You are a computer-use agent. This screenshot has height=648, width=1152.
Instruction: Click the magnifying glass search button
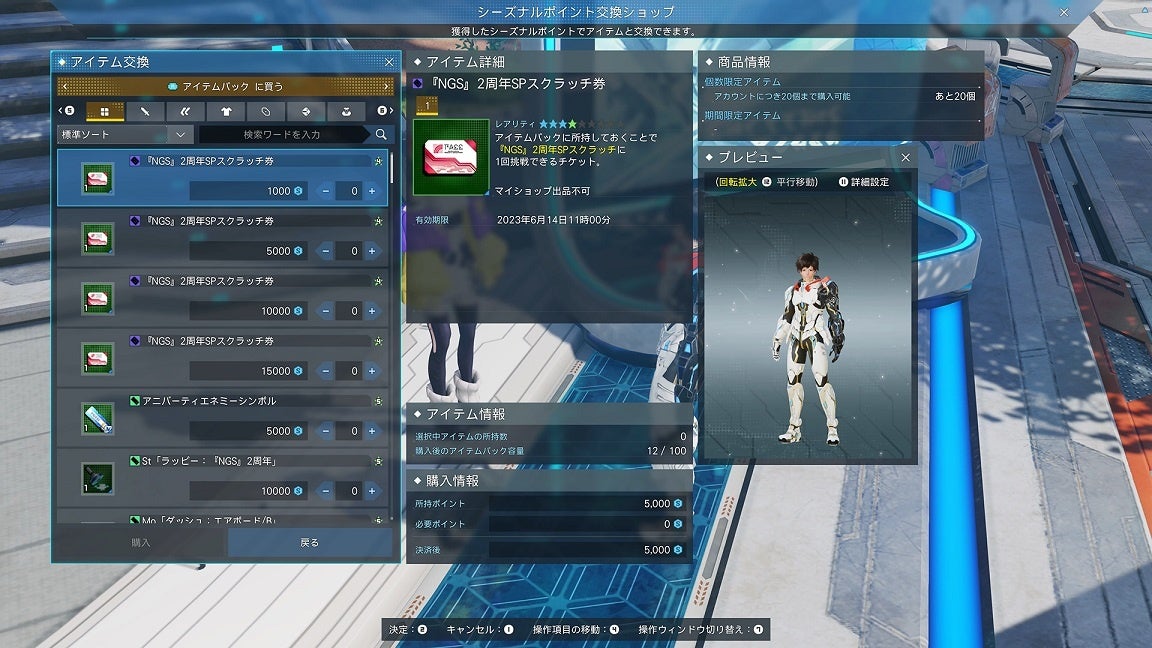(381, 134)
